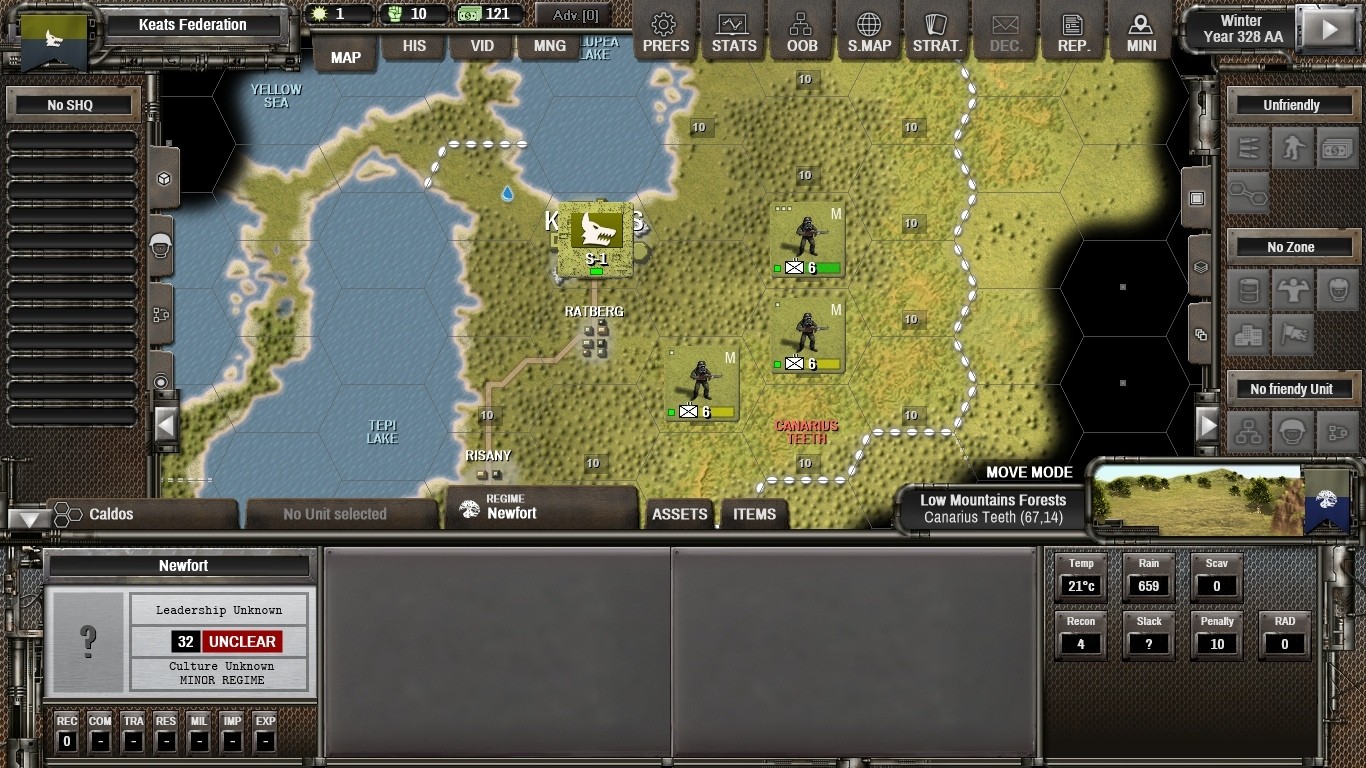The width and height of the screenshot is (1366, 768).
Task: Switch to the MAP tab
Action: point(346,57)
